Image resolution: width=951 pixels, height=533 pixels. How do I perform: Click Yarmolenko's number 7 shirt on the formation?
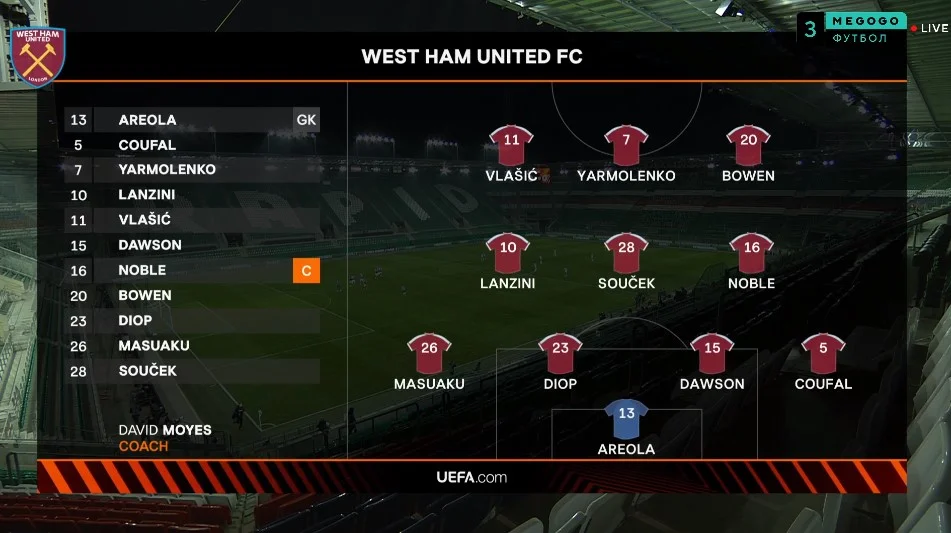[626, 145]
